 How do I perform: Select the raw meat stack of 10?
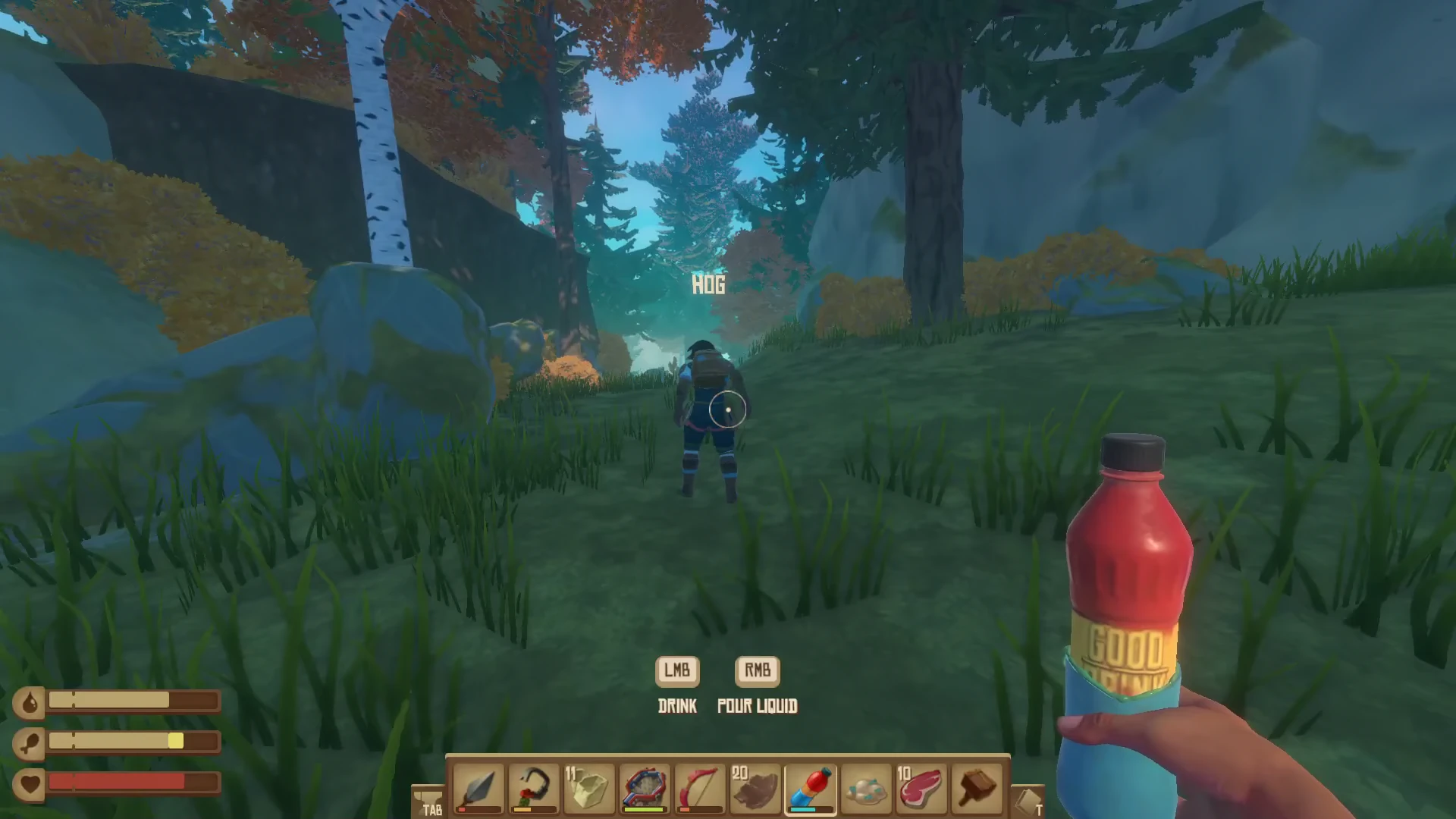[x=921, y=789]
